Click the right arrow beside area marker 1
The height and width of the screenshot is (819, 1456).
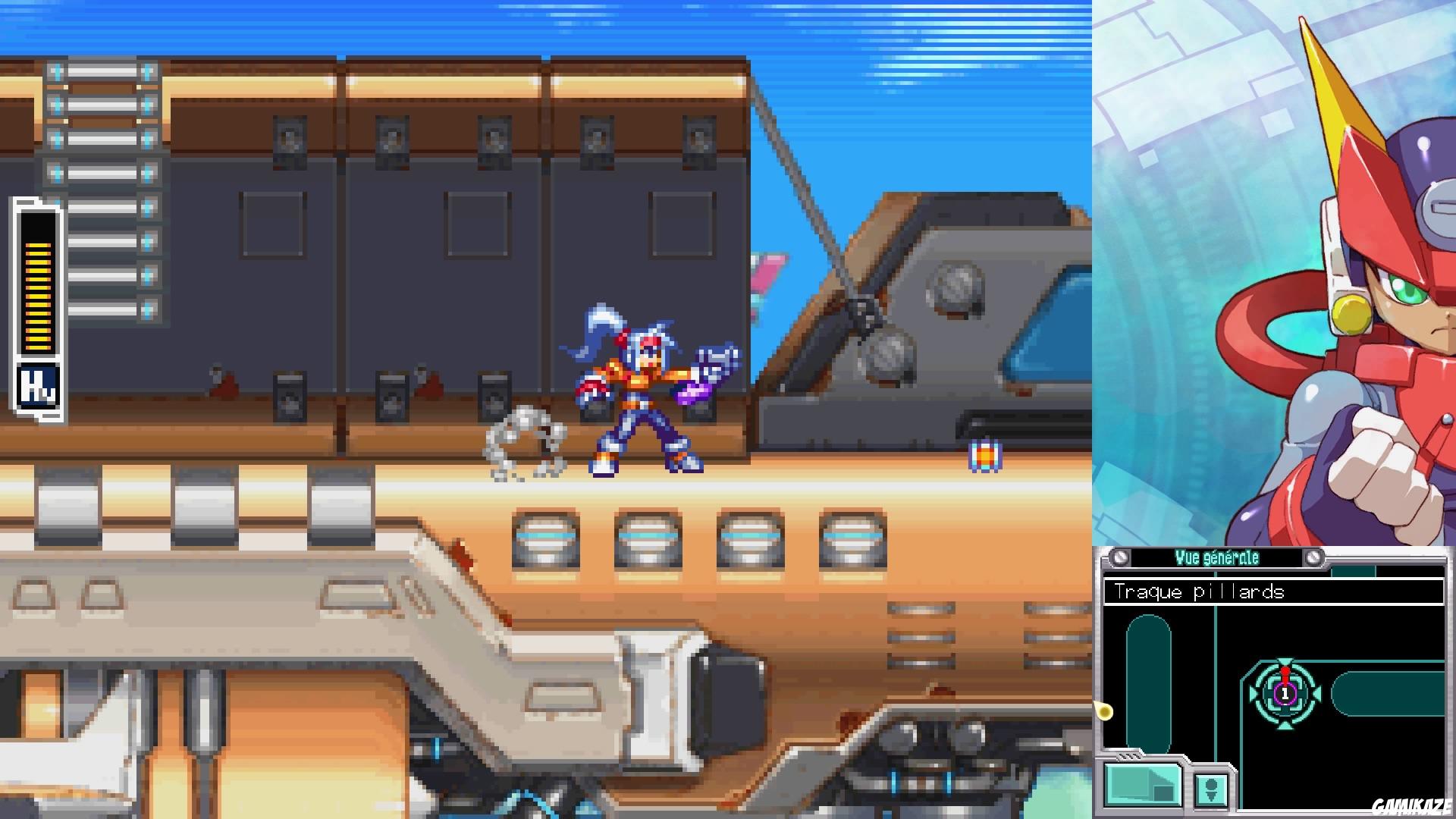click(x=1317, y=692)
